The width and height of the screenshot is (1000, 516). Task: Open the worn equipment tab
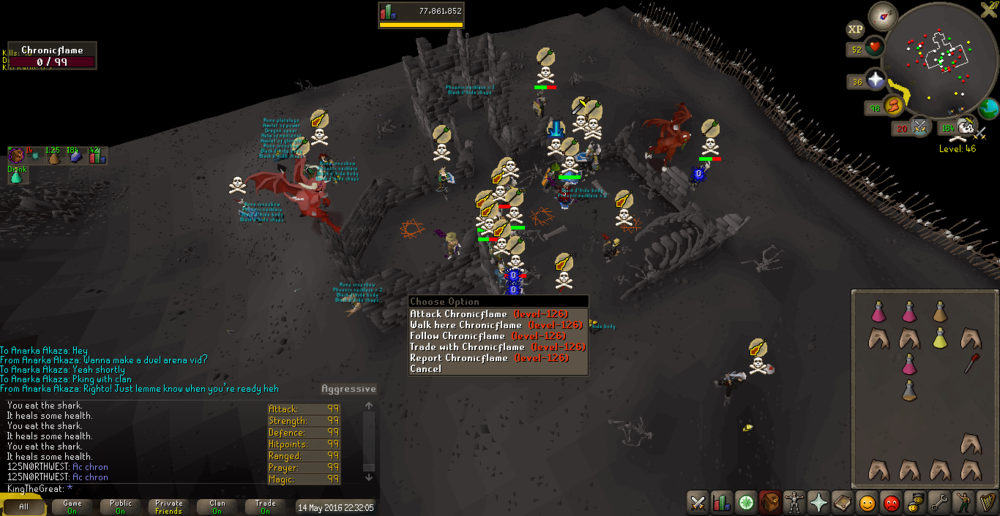coord(794,502)
